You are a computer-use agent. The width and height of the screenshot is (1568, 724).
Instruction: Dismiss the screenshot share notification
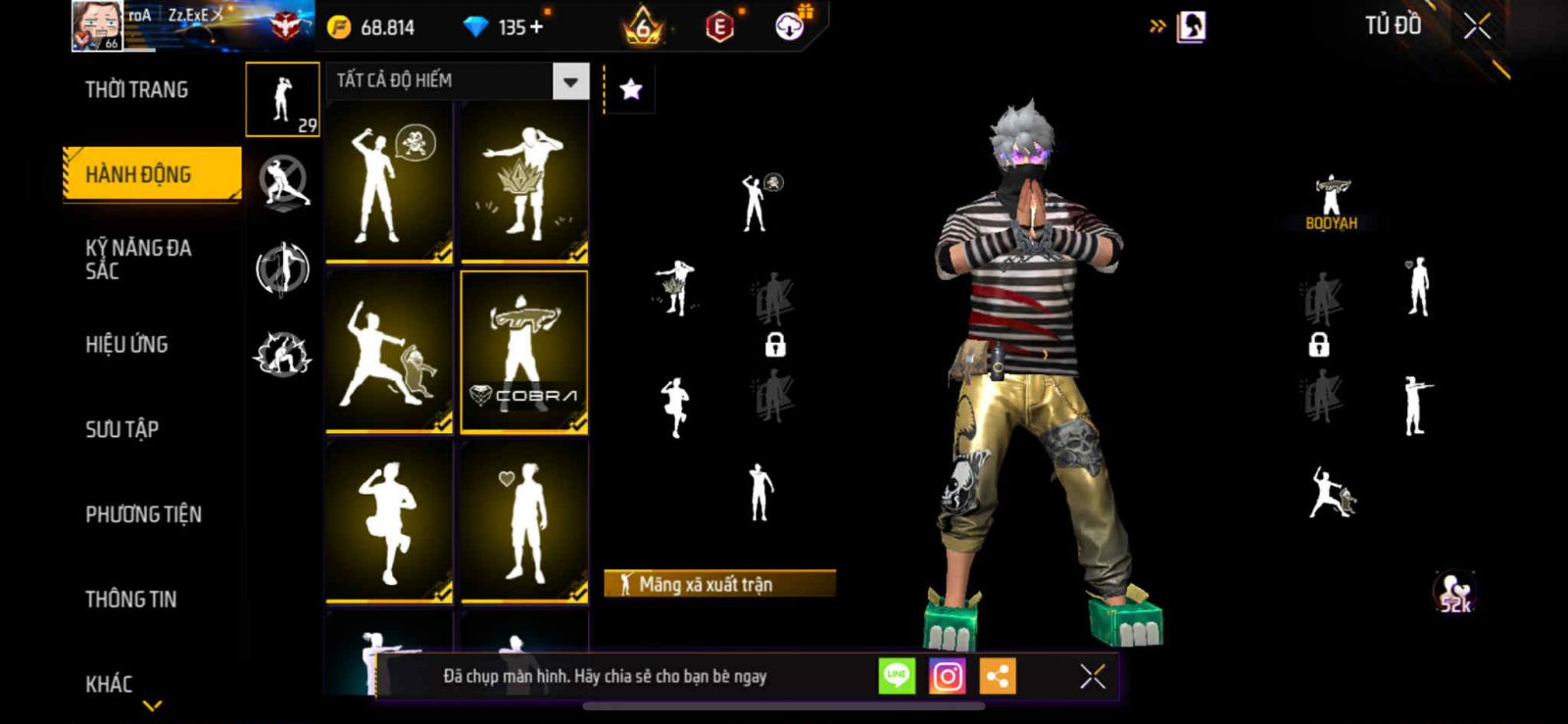(1093, 676)
